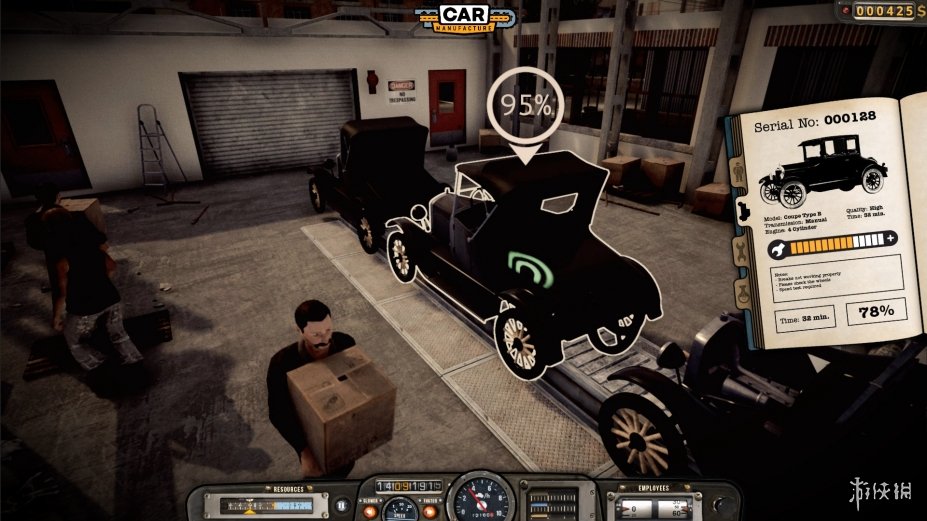Screen dimensions: 927x521
Task: Click the plus on the repair progress bar
Action: [889, 238]
